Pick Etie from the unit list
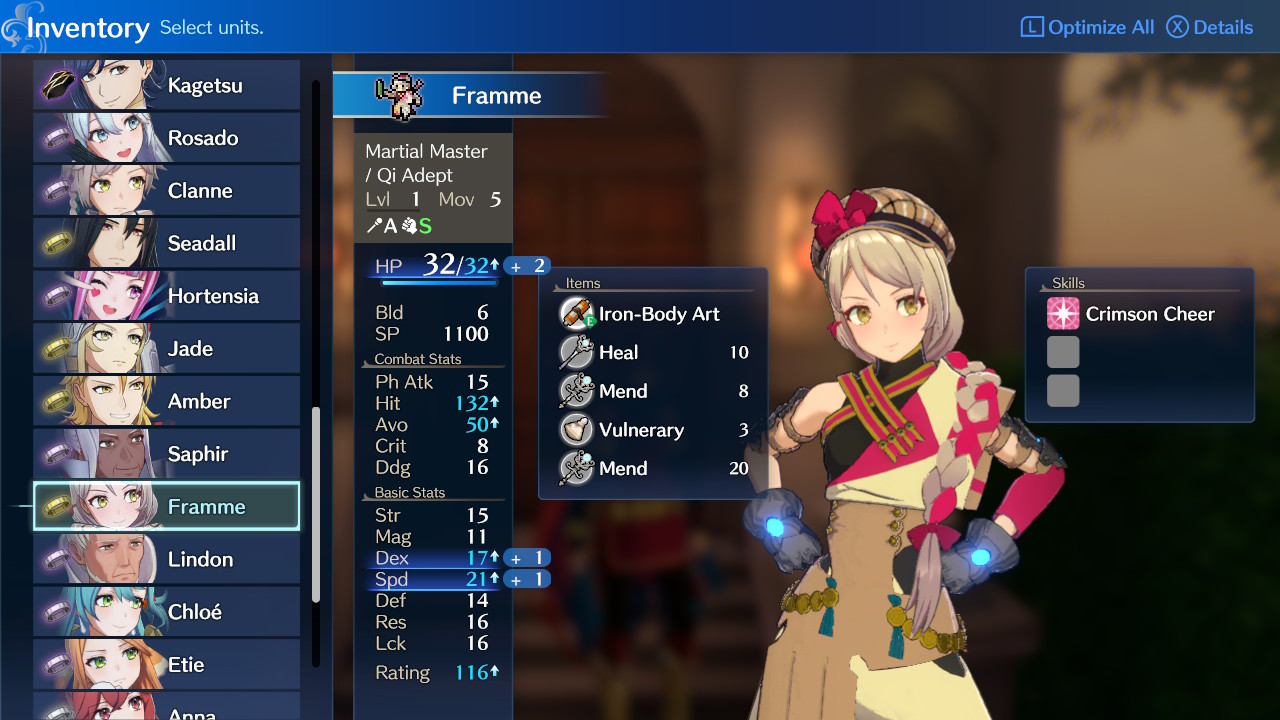The image size is (1280, 720). click(x=167, y=664)
